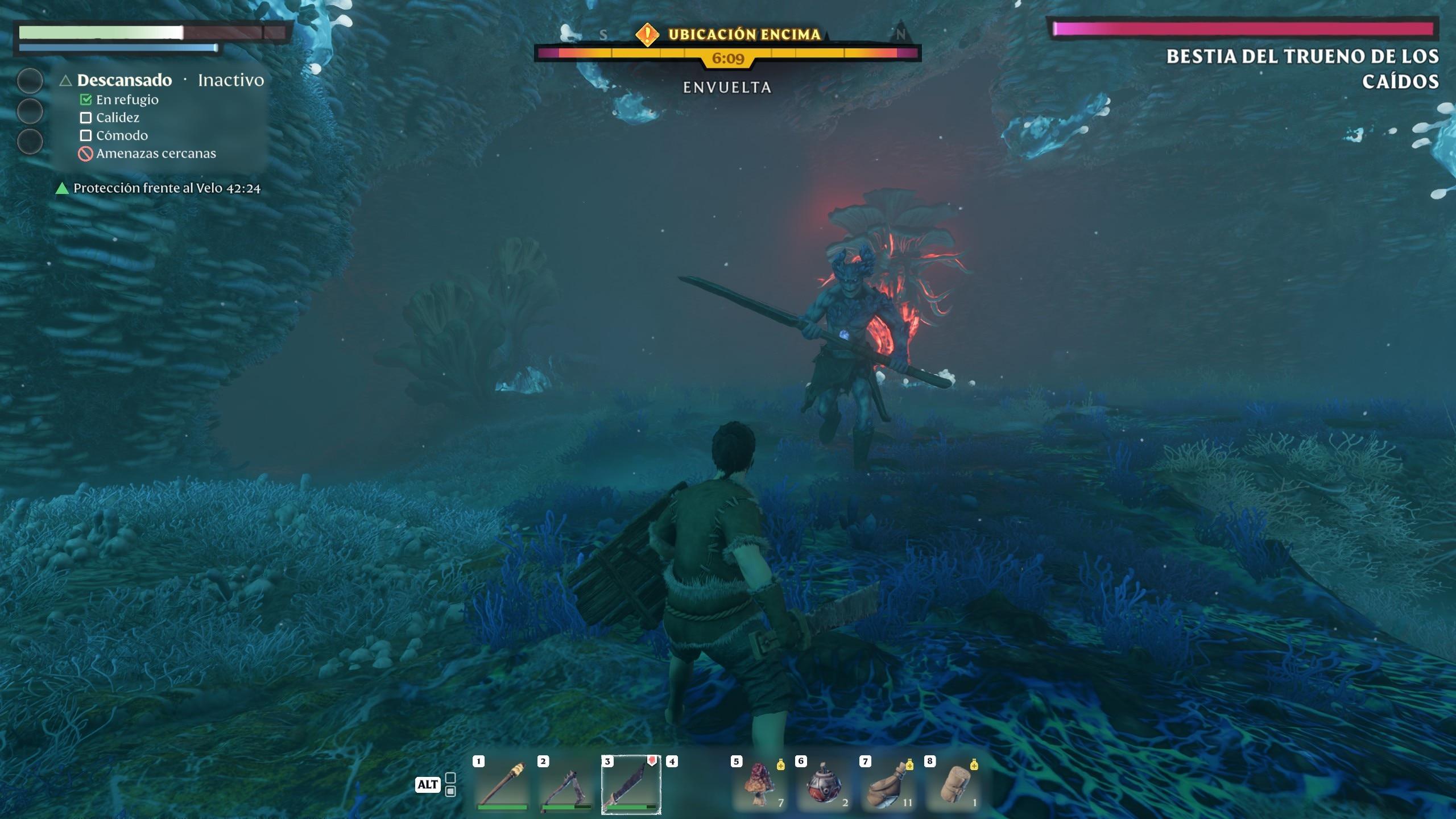Image resolution: width=1456 pixels, height=819 pixels.
Task: Select the Ubicación Encima warning marker
Action: coord(647,35)
